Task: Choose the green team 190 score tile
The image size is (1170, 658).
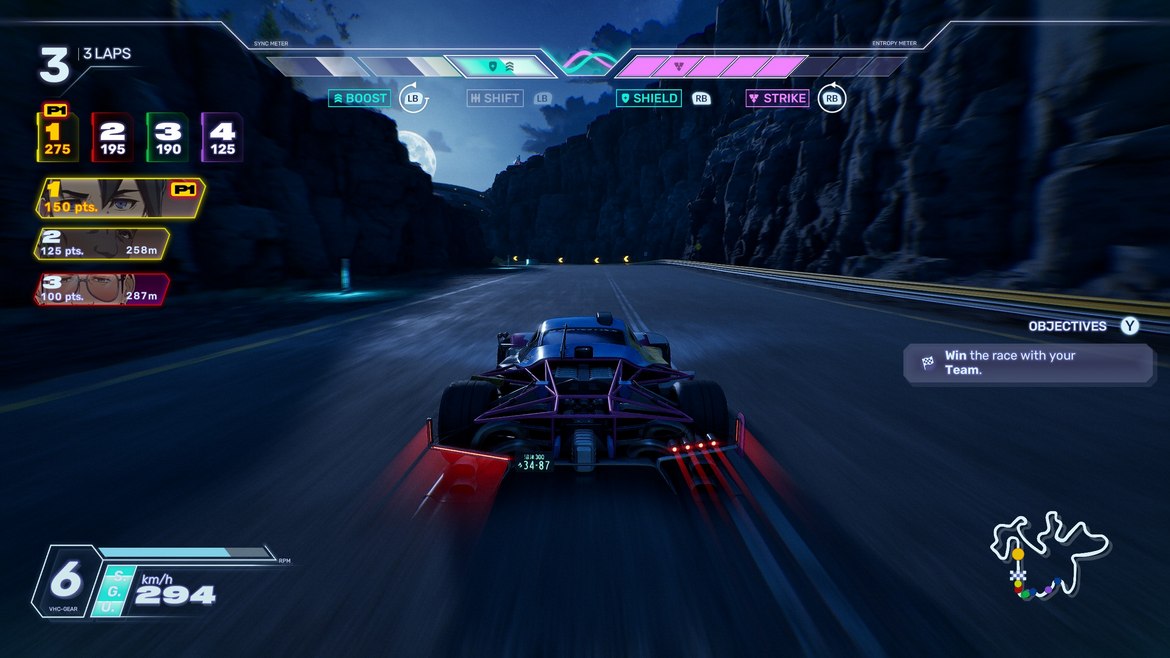Action: [167, 138]
